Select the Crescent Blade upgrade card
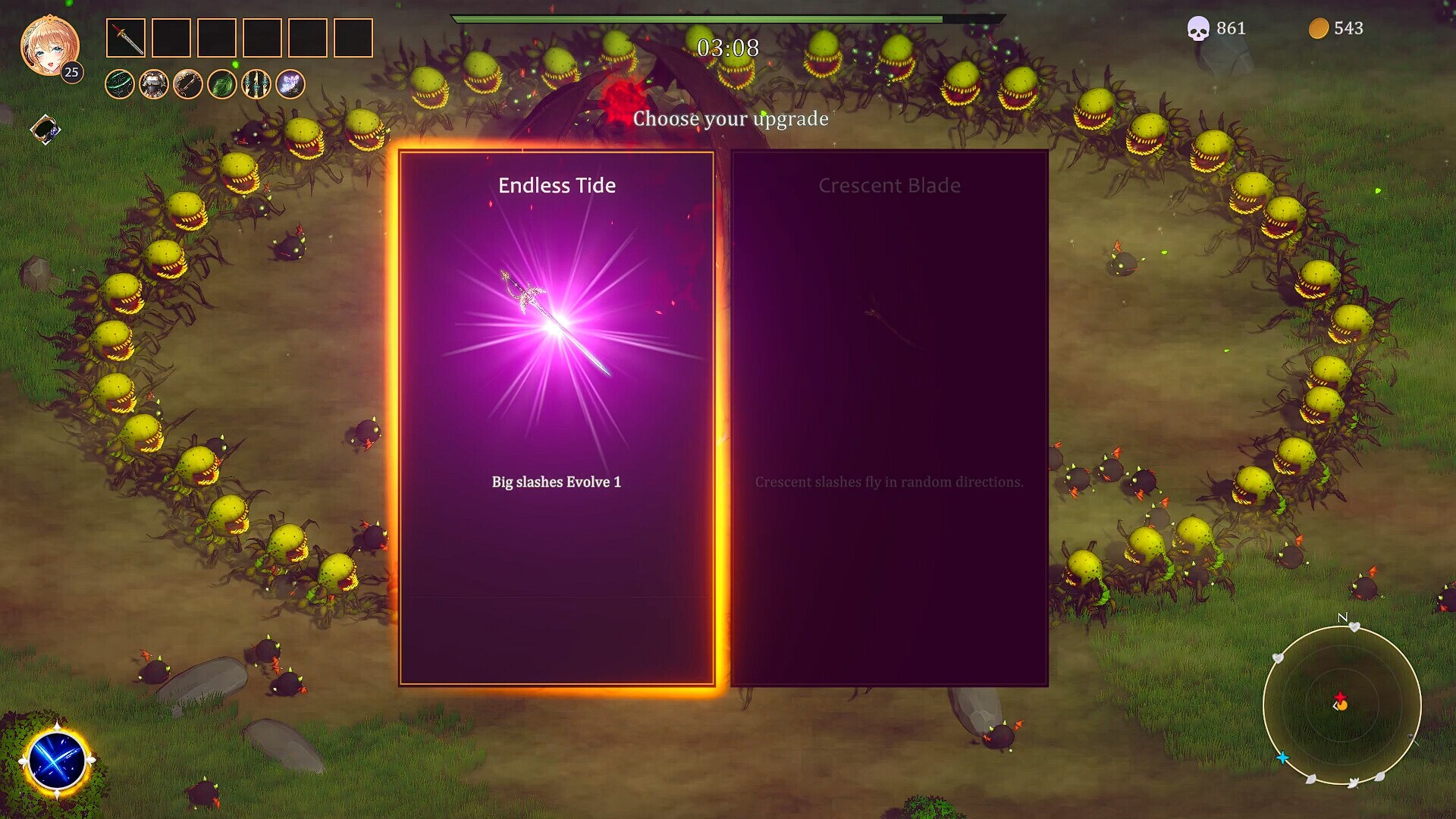 (x=889, y=417)
